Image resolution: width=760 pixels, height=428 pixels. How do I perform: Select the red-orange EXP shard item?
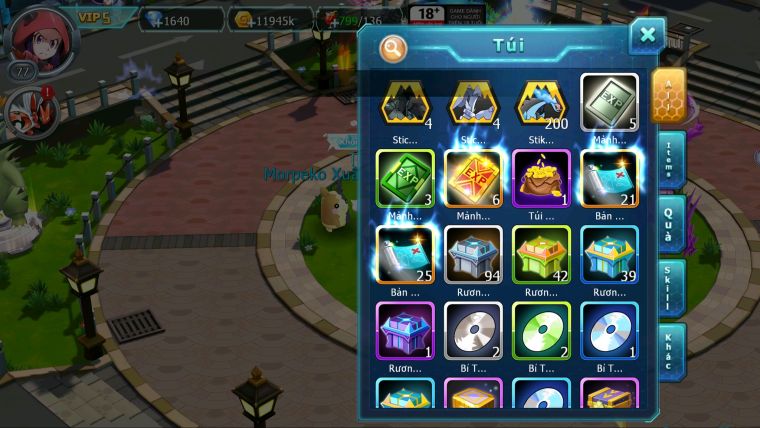(x=473, y=180)
